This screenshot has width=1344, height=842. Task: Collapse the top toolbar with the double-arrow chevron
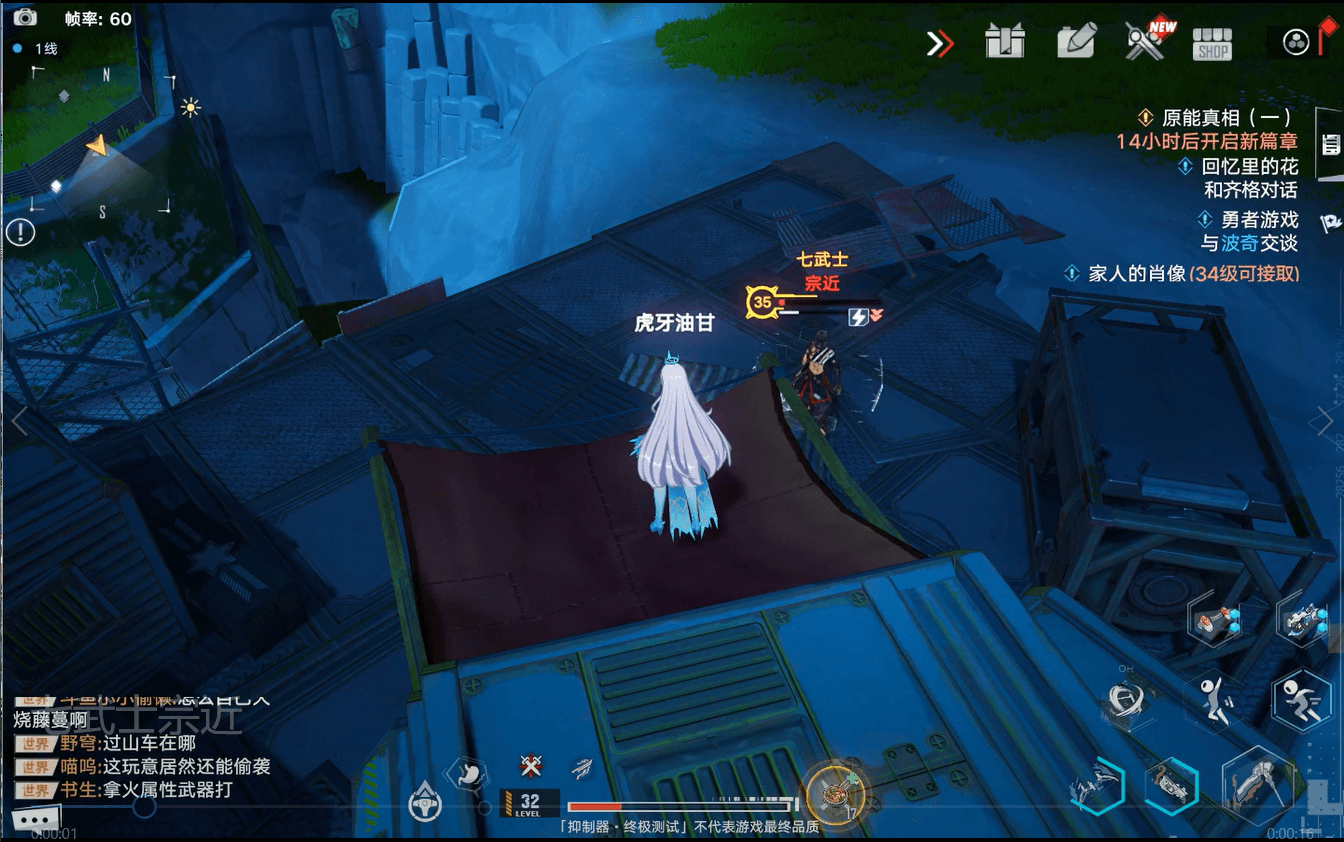click(x=938, y=43)
